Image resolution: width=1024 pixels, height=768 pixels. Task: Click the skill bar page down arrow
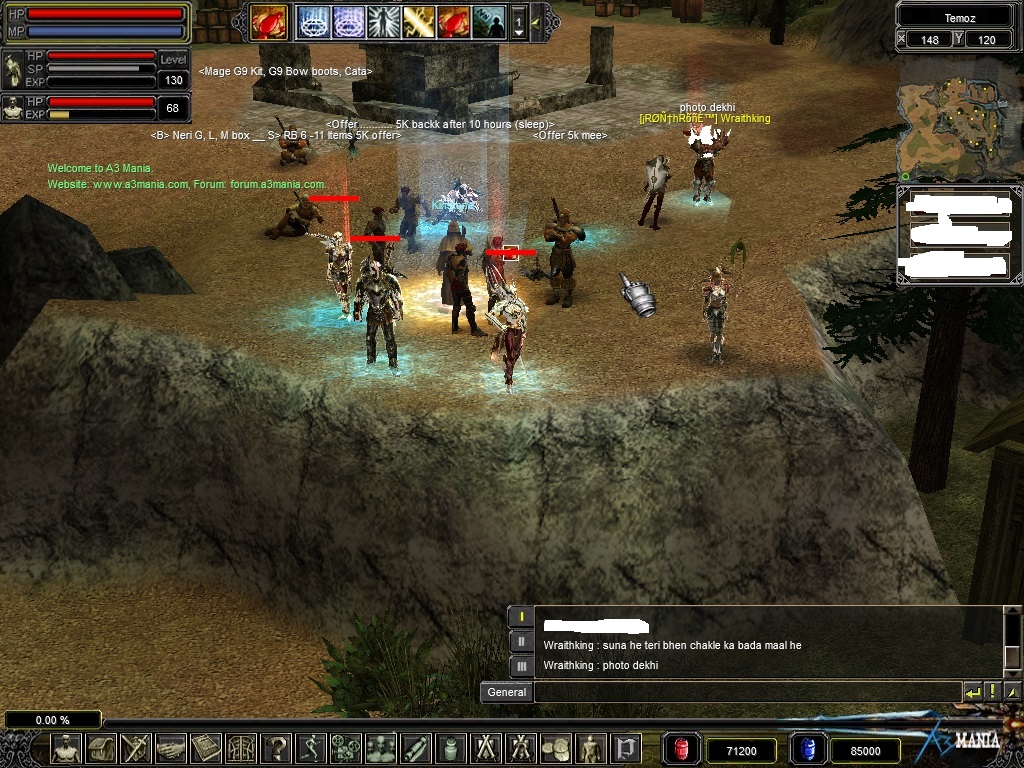pyautogui.click(x=518, y=30)
